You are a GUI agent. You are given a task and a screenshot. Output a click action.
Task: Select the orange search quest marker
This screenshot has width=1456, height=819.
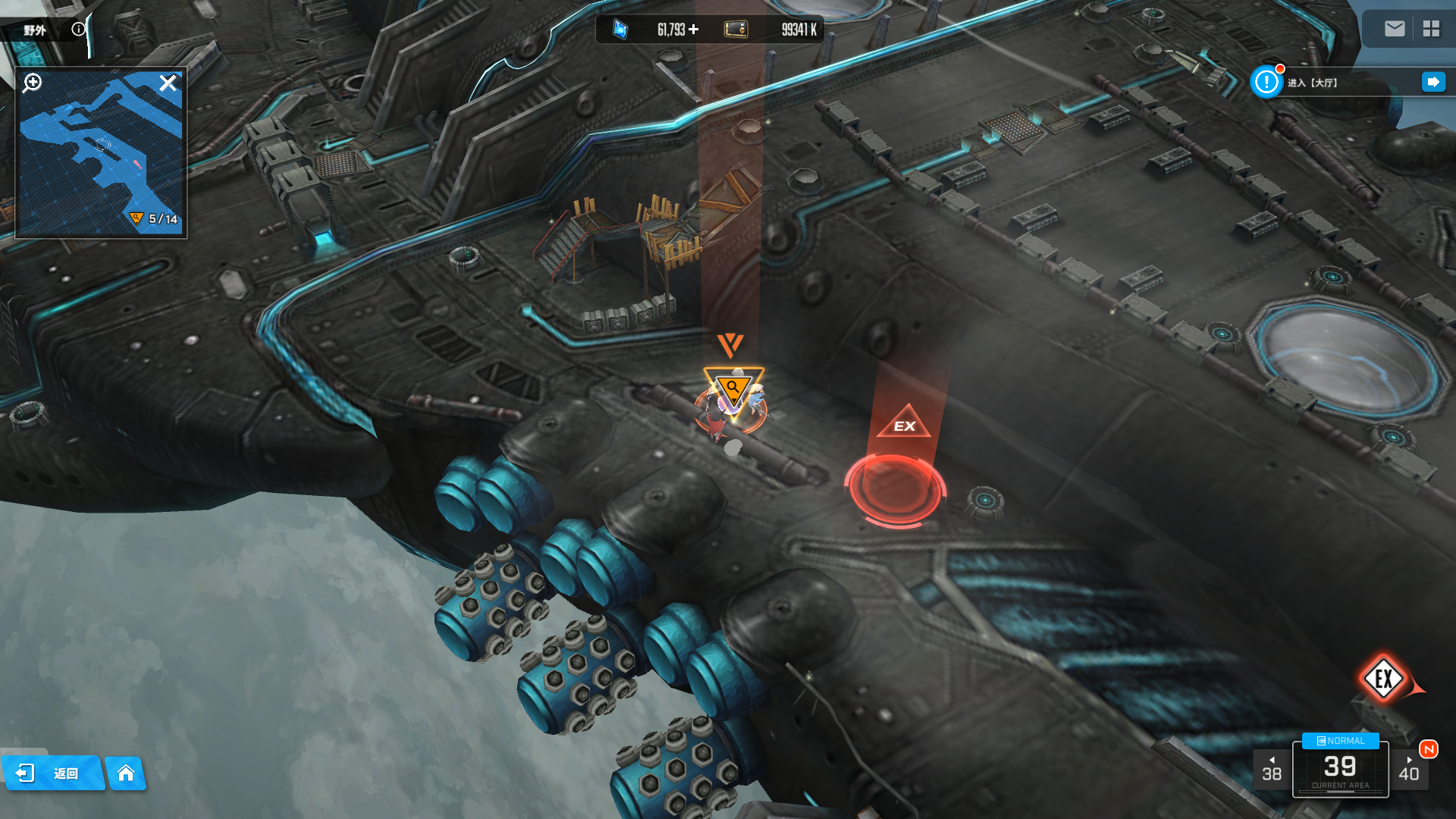point(733,388)
